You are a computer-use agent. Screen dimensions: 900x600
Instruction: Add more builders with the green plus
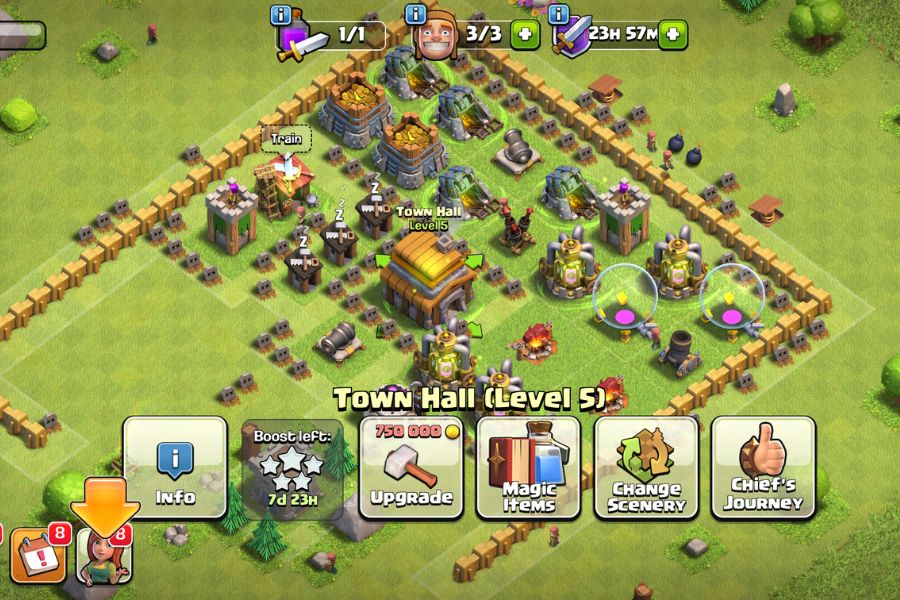tap(524, 34)
